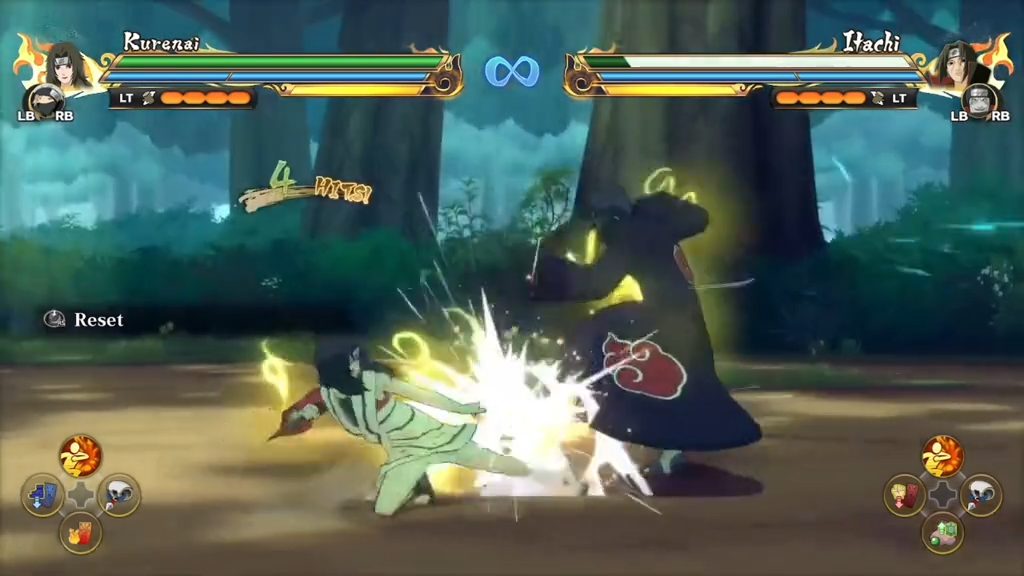This screenshot has width=1024, height=576.
Task: Use the blue defense-down tag item
Action: (43, 495)
